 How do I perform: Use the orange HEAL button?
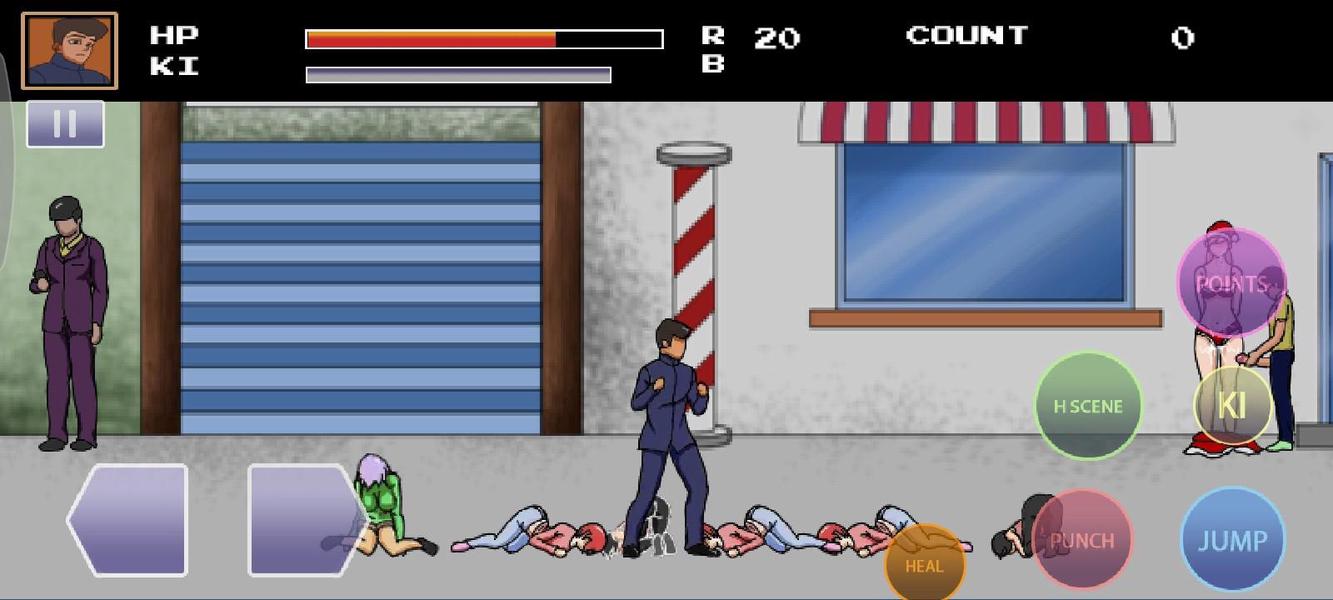coord(925,564)
